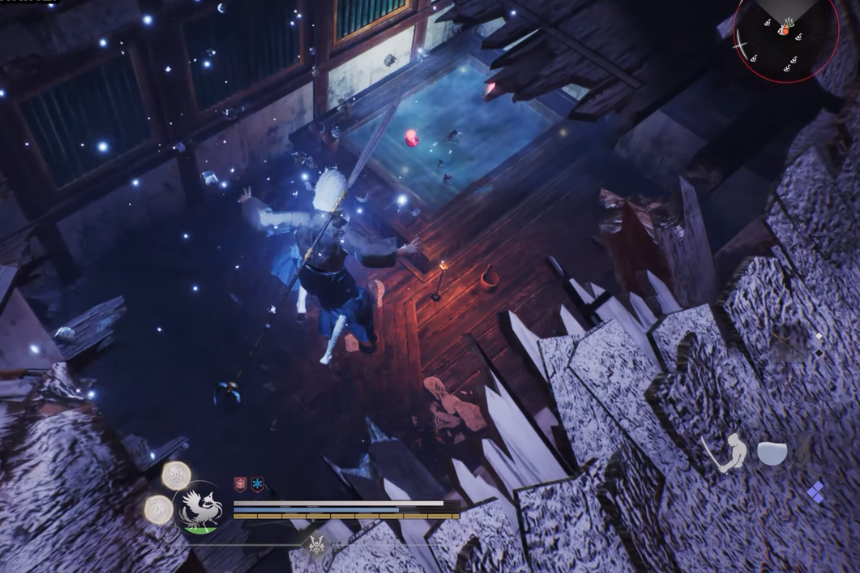Click the blue diamond tiles icon
The image size is (860, 573).
[x=815, y=491]
